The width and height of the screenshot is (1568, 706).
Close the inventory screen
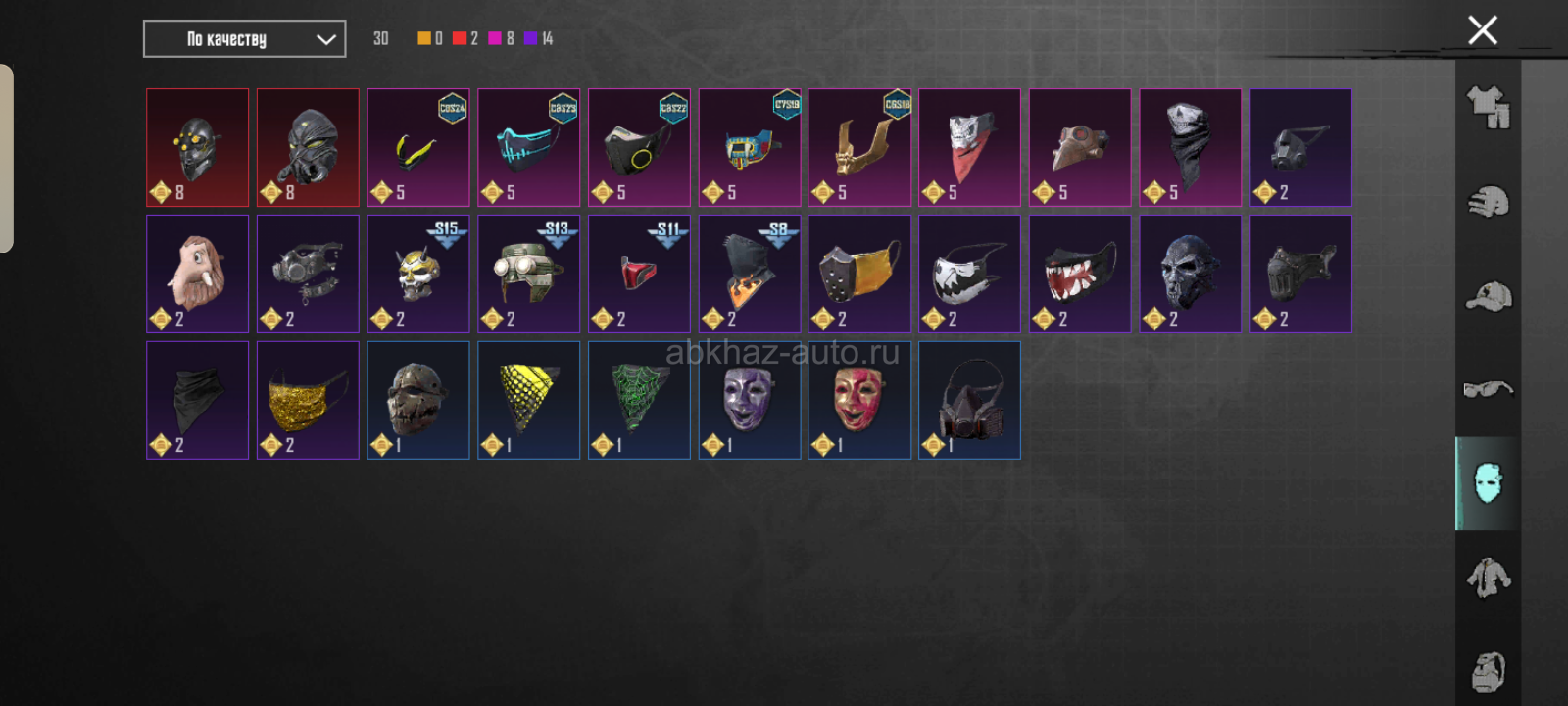(1482, 30)
